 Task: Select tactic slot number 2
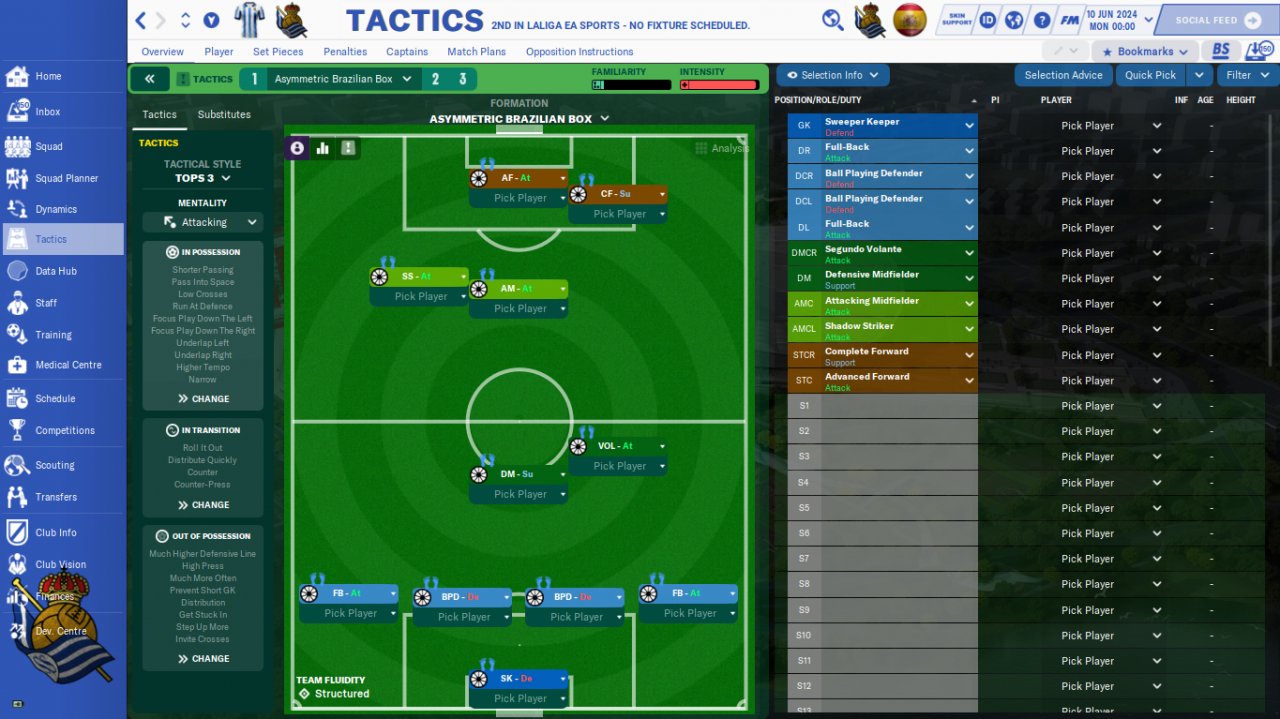(x=435, y=79)
